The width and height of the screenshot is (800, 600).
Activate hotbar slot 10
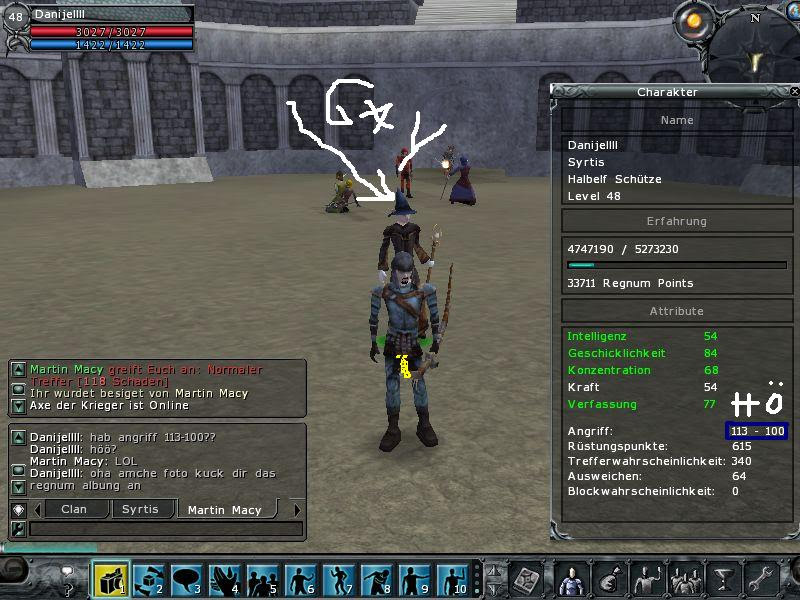coord(453,579)
